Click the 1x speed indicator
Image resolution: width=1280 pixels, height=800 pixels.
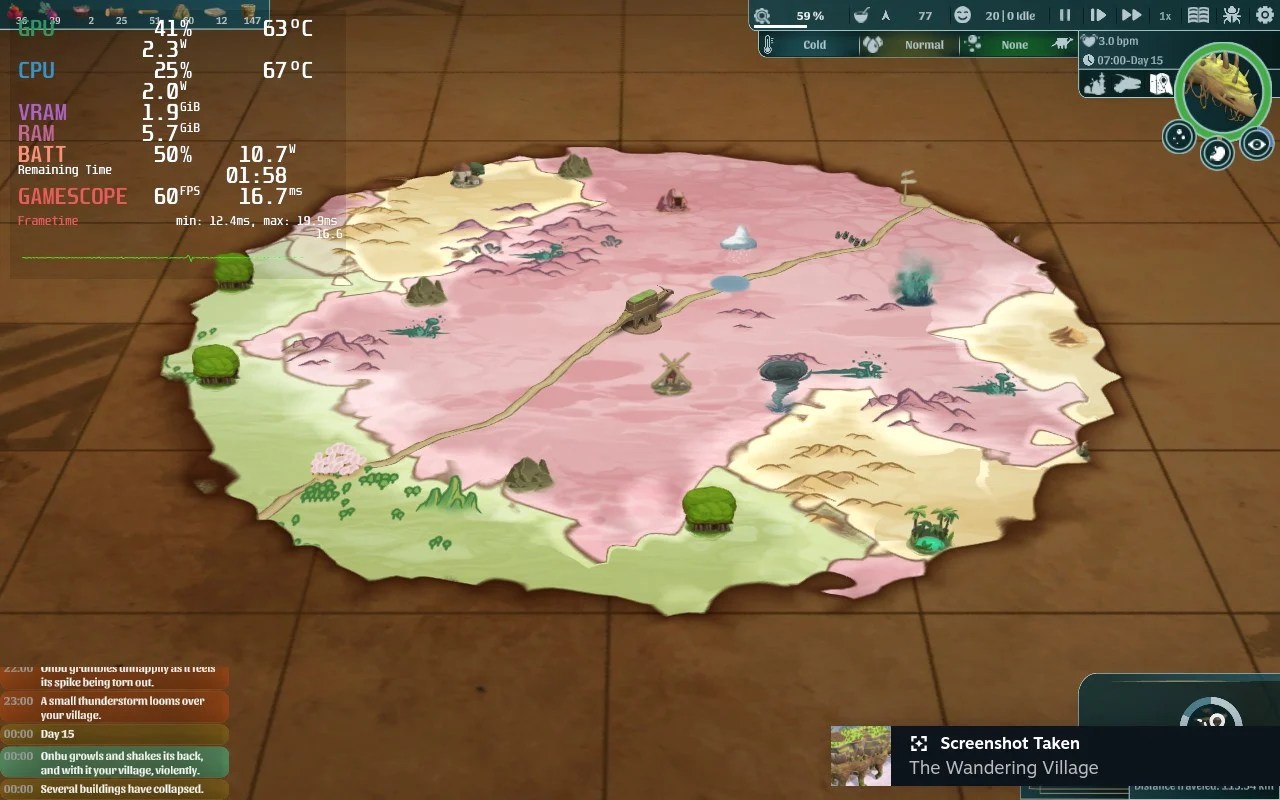click(1167, 15)
